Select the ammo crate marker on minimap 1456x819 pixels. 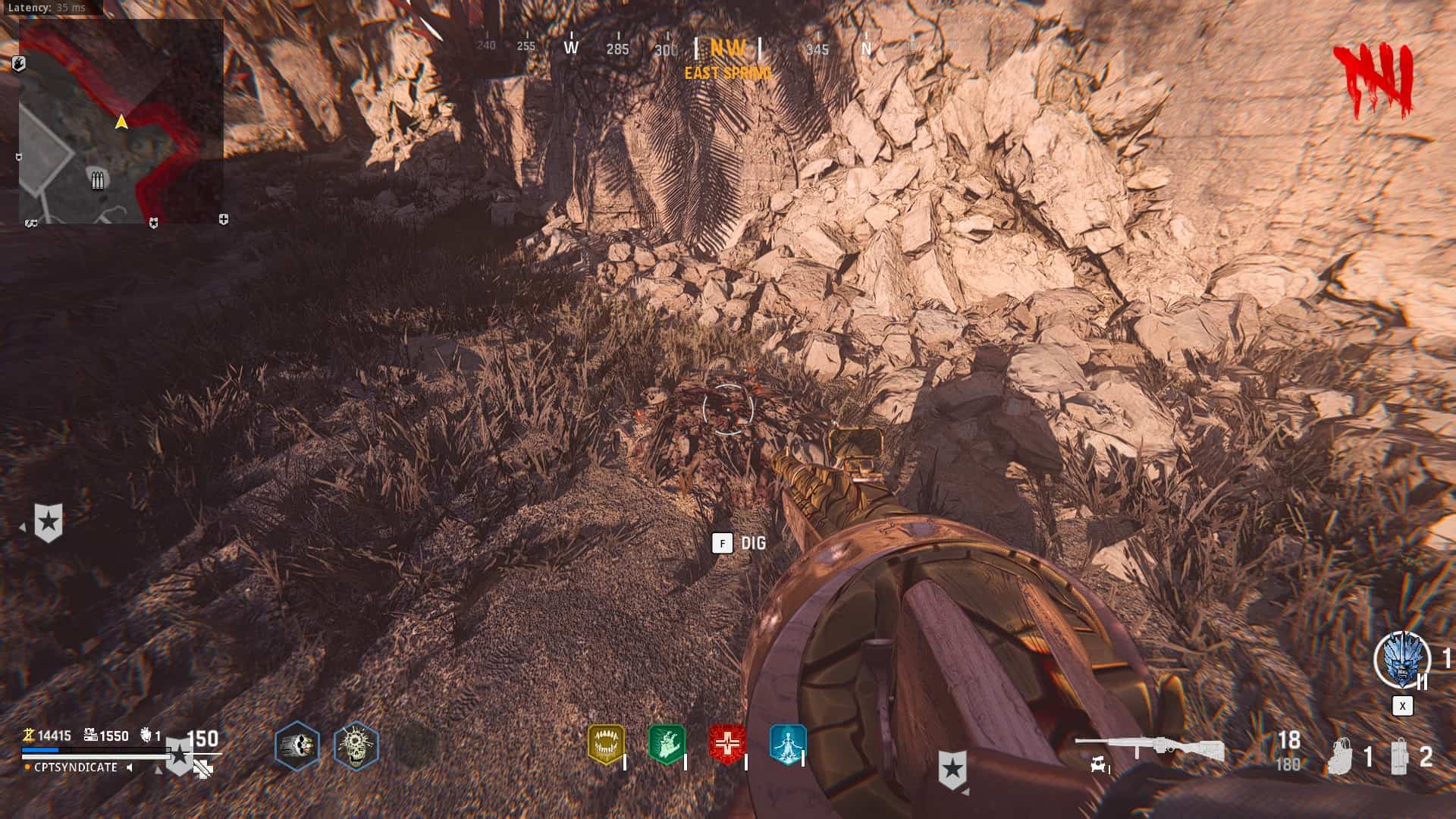point(97,180)
